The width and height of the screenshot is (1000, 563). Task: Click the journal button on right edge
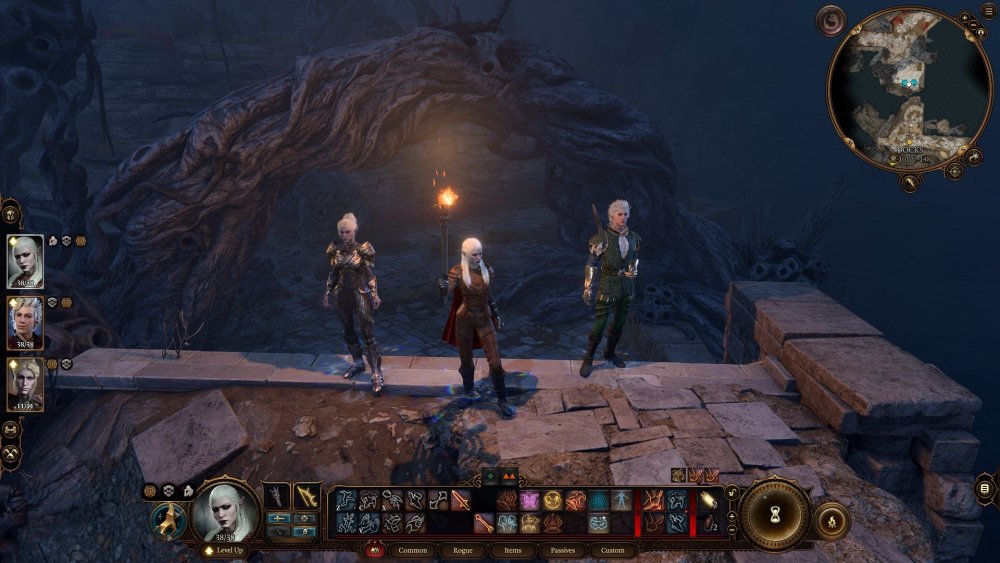click(x=985, y=489)
